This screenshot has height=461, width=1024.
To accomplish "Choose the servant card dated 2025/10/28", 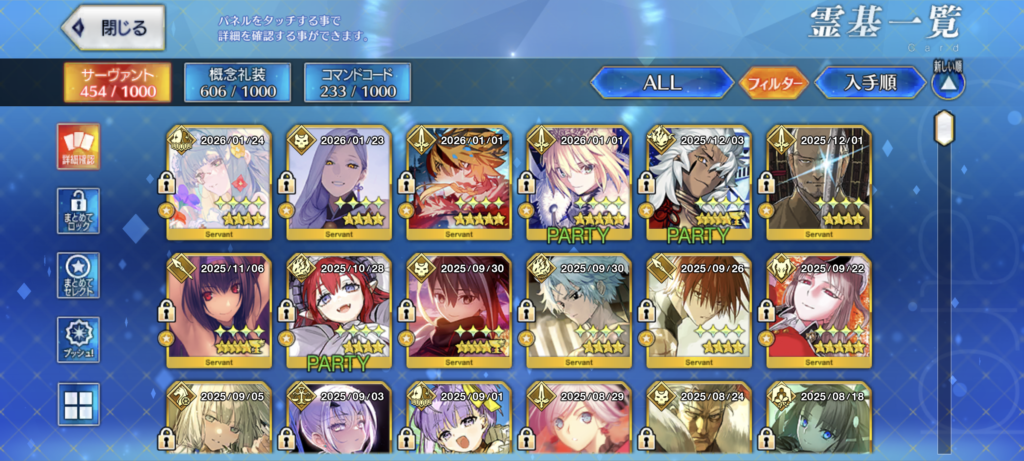I will pyautogui.click(x=339, y=310).
